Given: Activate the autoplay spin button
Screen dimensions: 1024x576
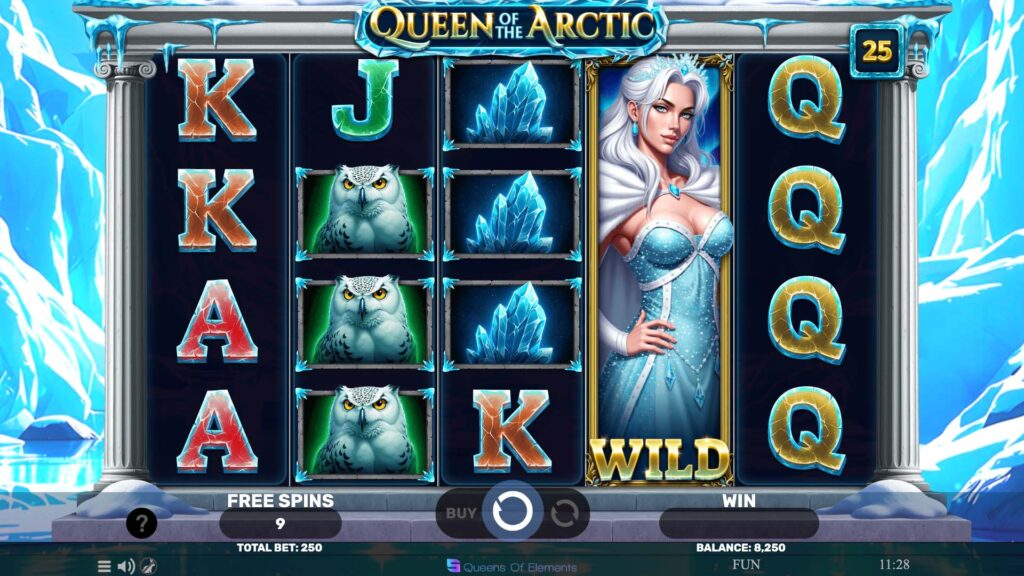Looking at the screenshot, I should pyautogui.click(x=565, y=514).
